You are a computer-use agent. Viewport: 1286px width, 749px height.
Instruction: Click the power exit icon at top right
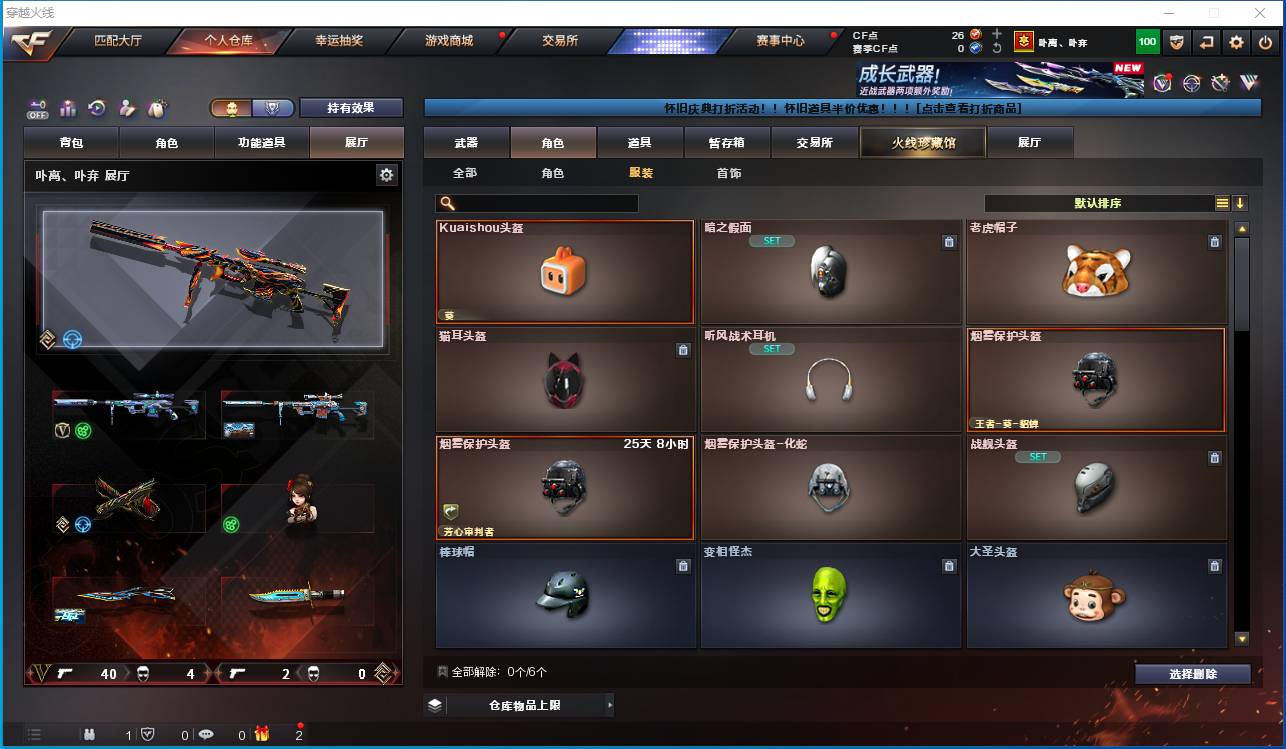(1264, 42)
